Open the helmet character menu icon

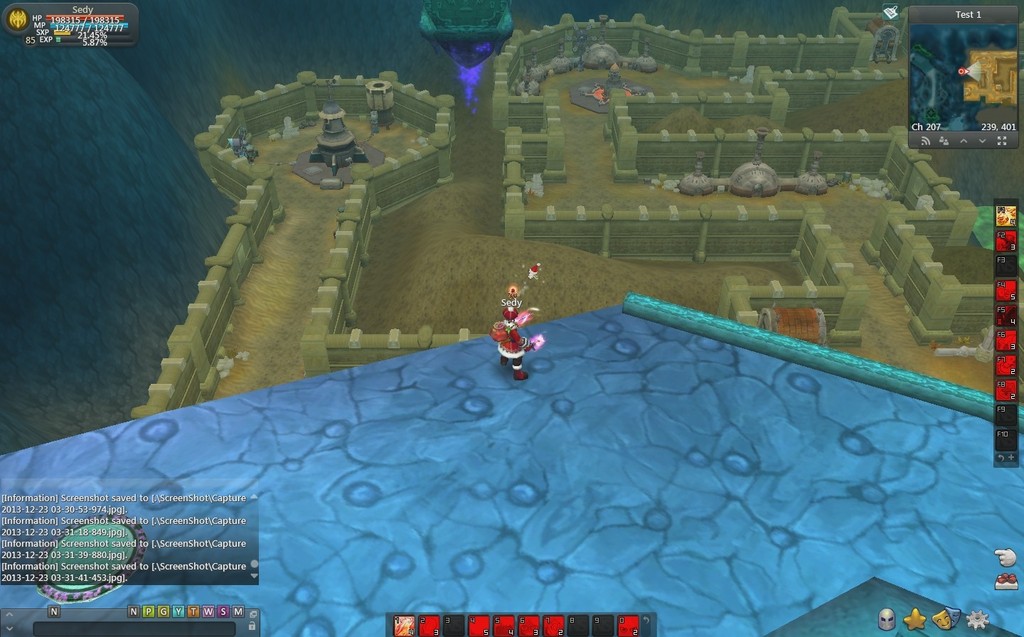point(887,620)
